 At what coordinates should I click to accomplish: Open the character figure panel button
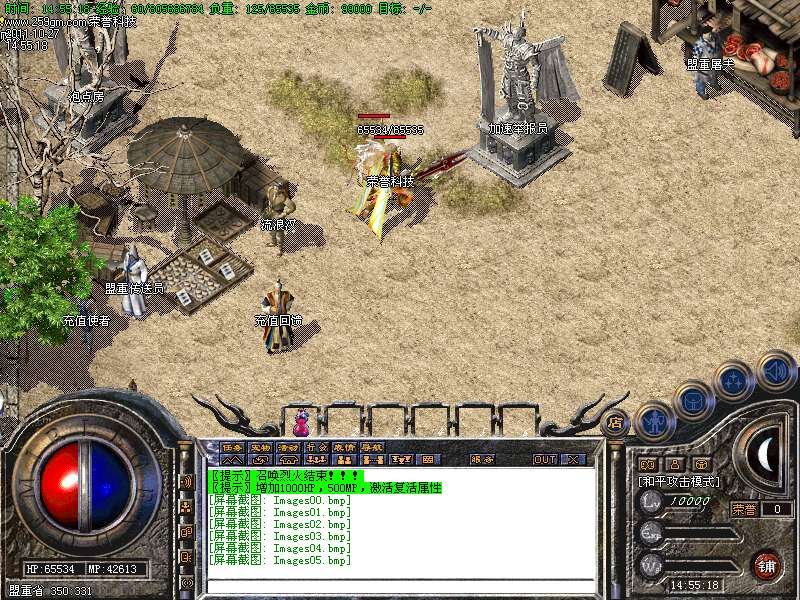click(x=655, y=420)
